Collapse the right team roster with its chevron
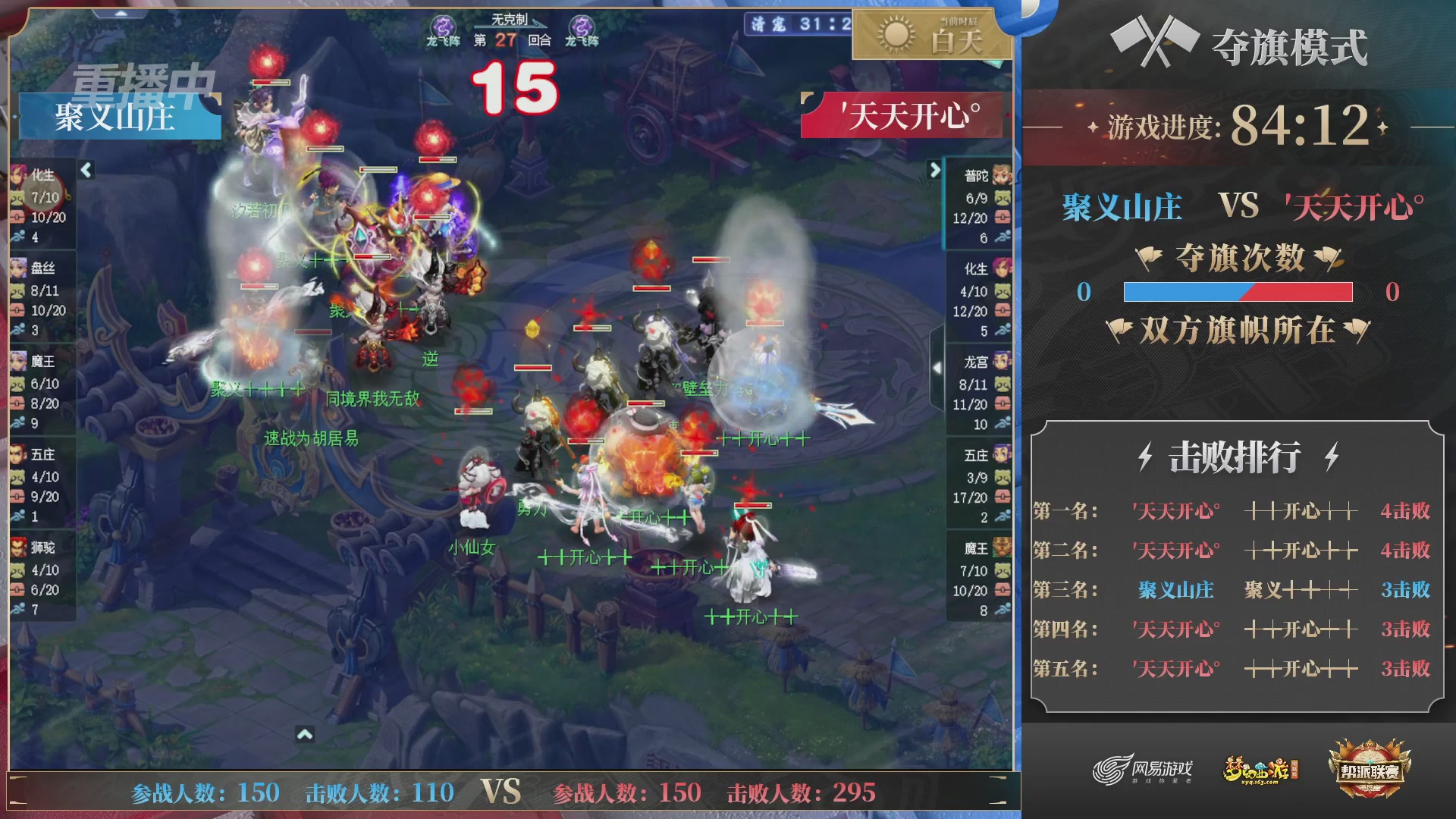 (x=934, y=170)
